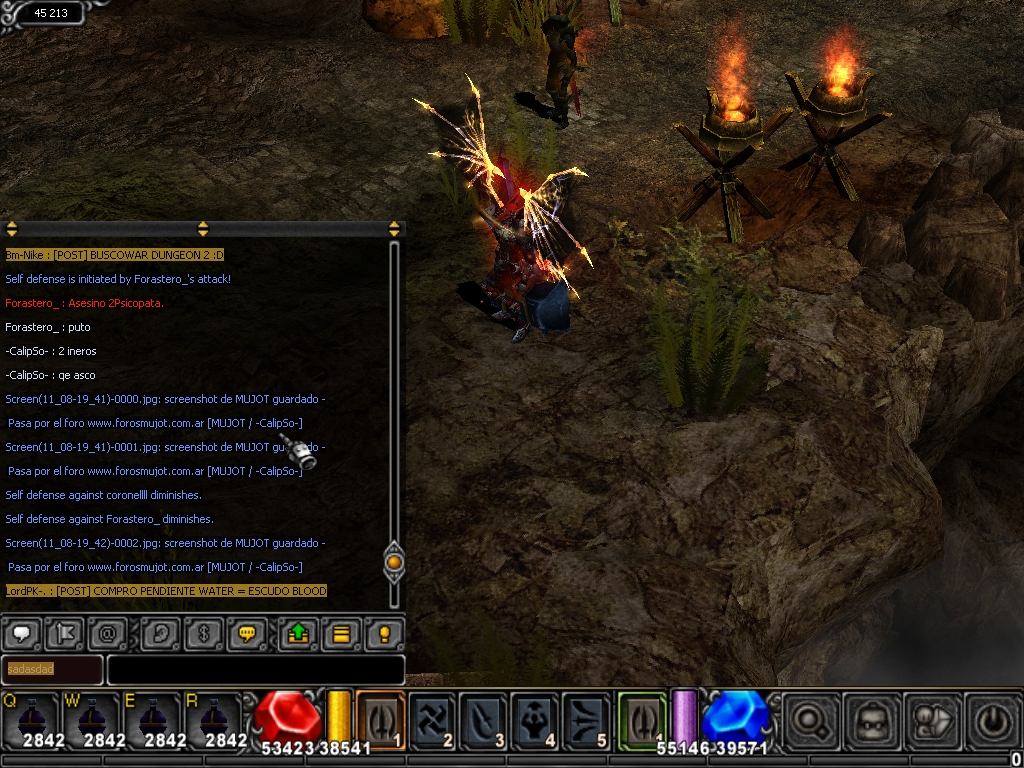Click the yellow stacked-bars chat button
Image resolution: width=1024 pixels, height=768 pixels.
pos(341,633)
